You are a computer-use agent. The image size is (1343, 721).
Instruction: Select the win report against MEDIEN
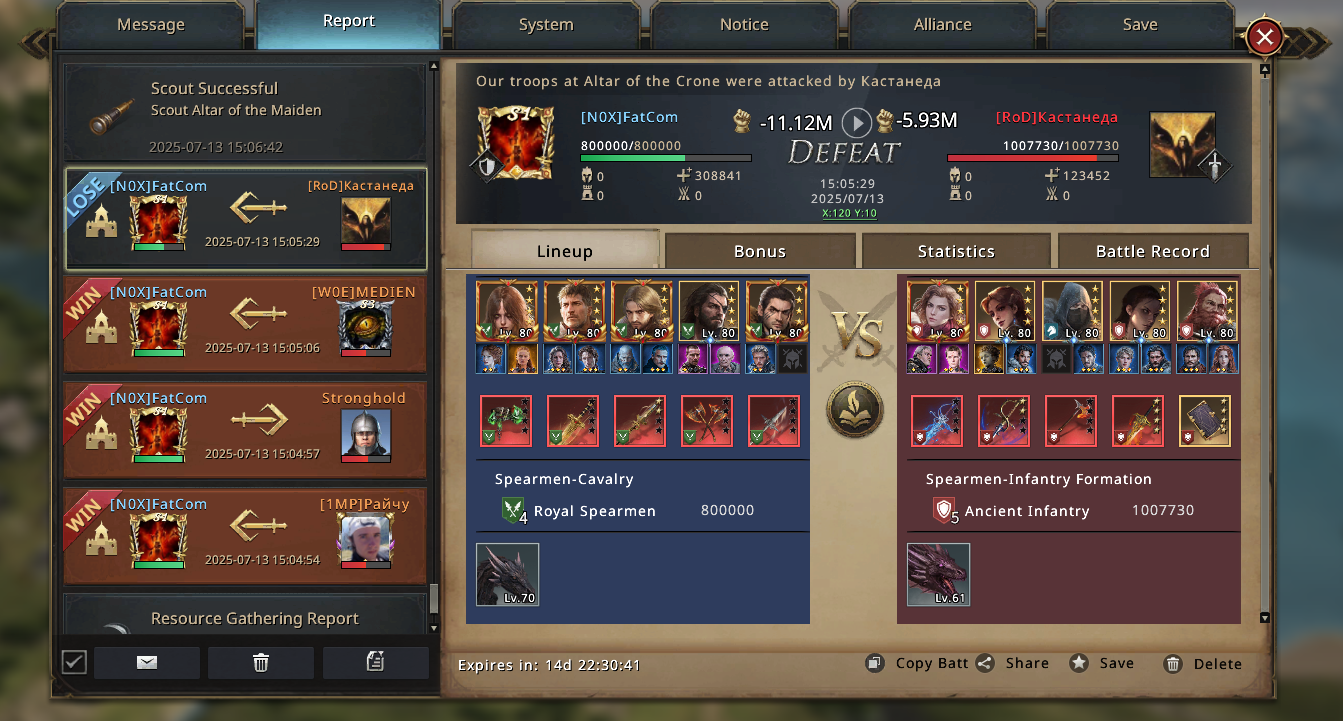pos(246,324)
